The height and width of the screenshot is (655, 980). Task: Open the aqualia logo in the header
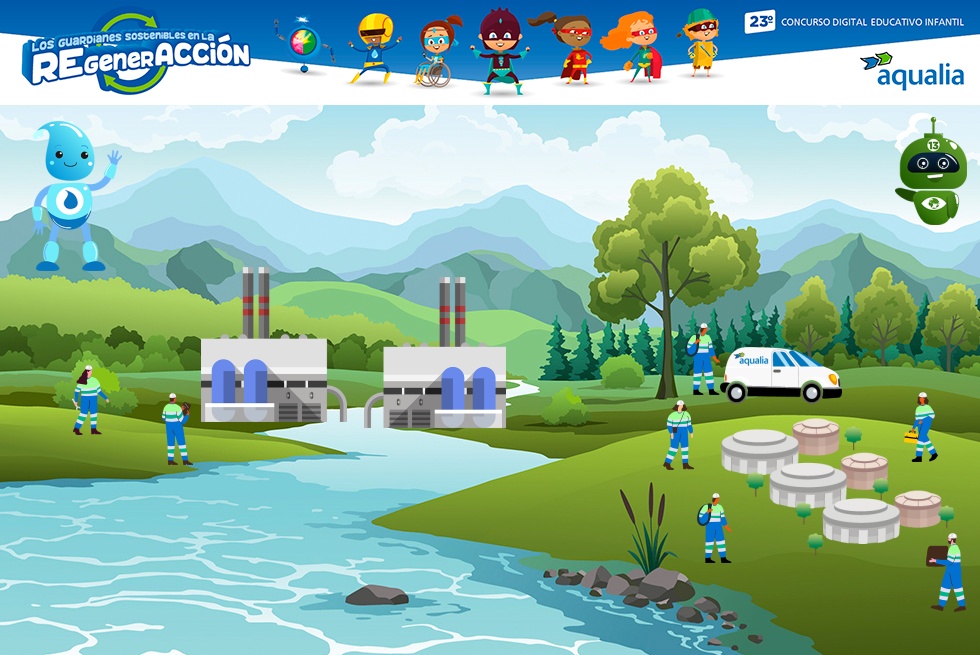coord(912,71)
